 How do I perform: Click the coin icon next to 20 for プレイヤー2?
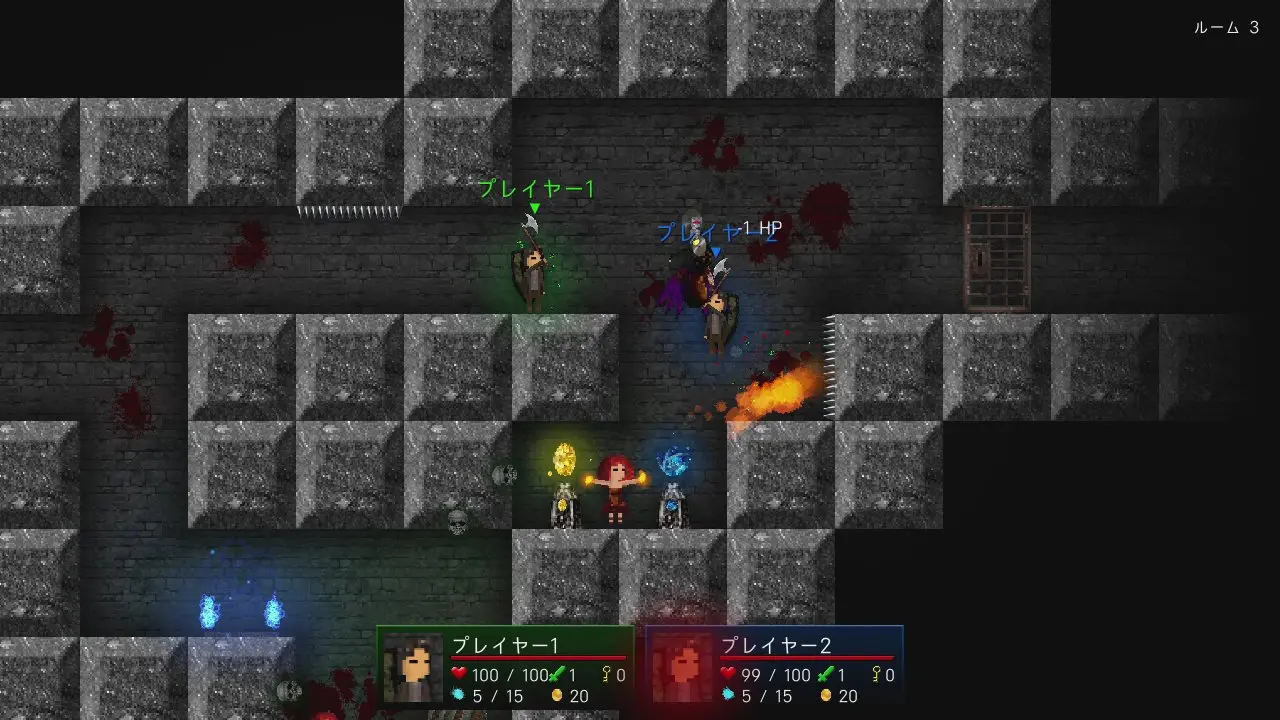826,694
